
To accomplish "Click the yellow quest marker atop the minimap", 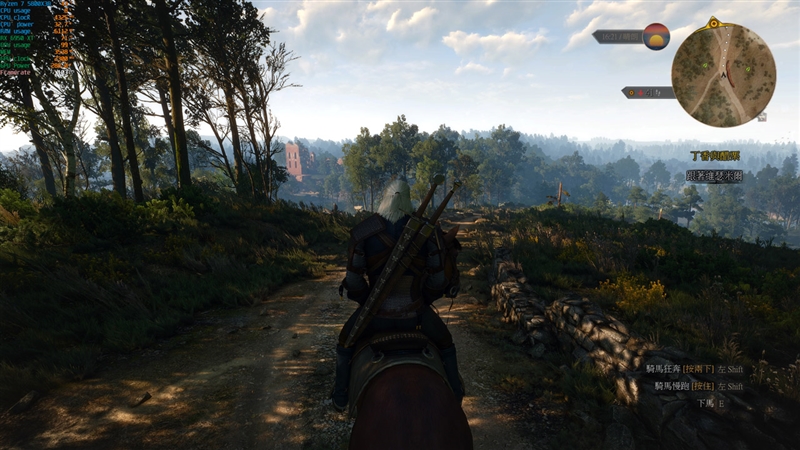I will point(713,21).
